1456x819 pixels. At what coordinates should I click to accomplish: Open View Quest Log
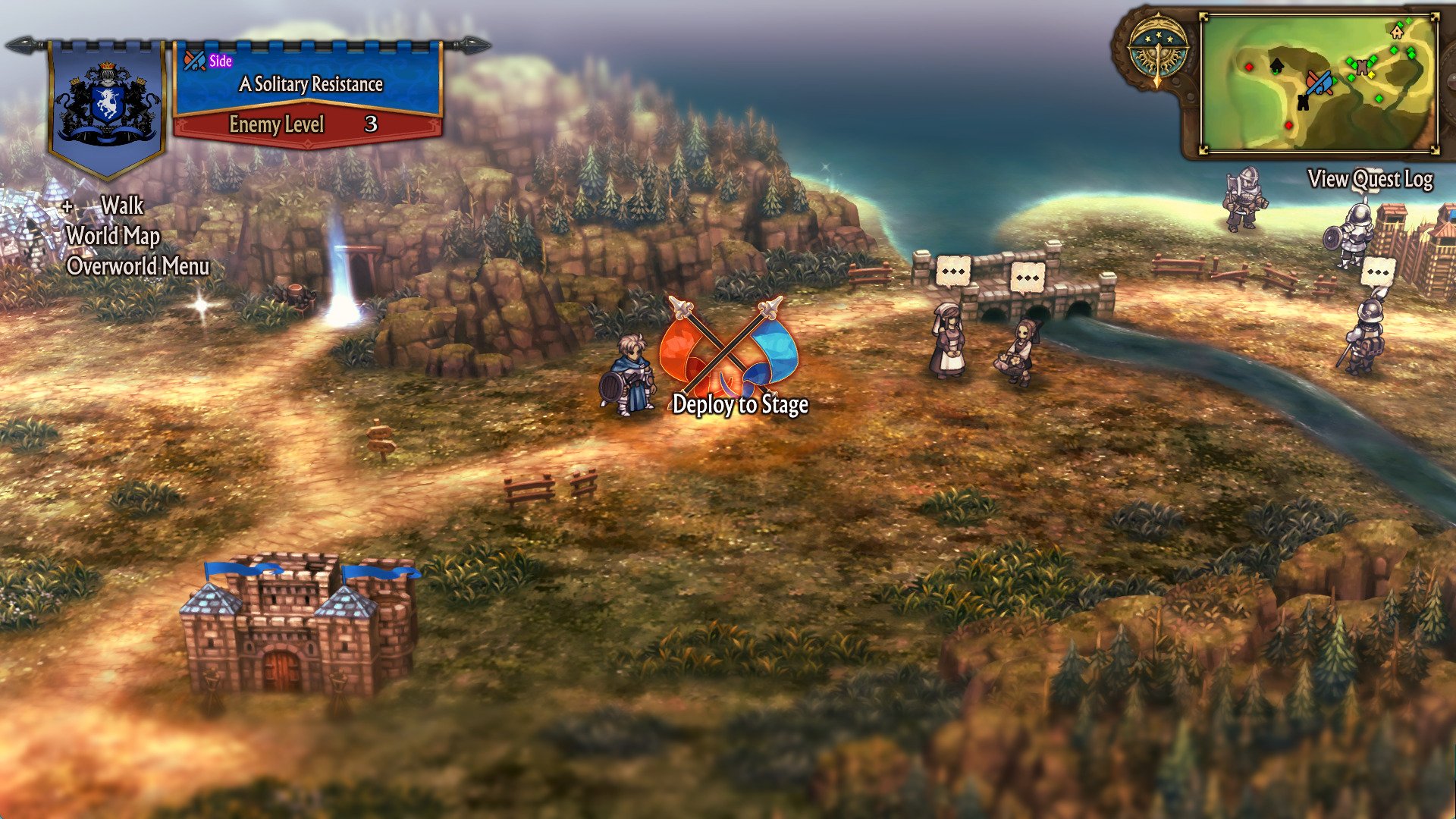point(1370,179)
